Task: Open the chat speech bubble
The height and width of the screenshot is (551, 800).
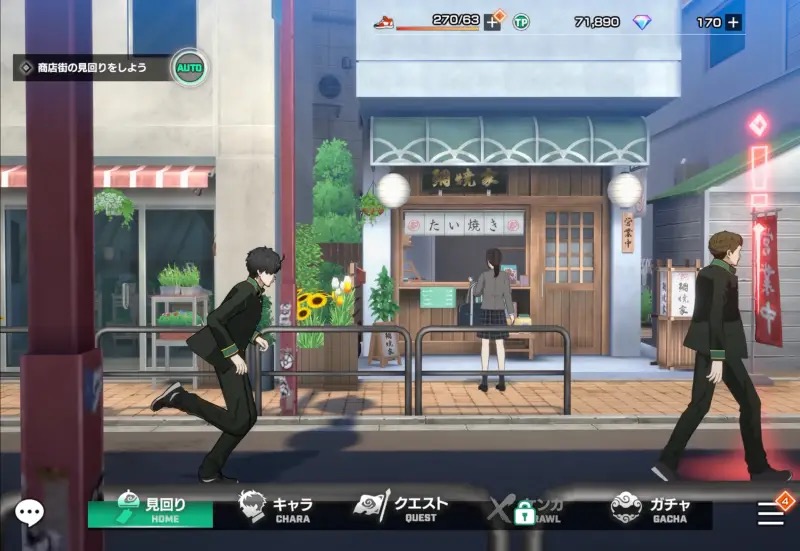Action: 28,513
